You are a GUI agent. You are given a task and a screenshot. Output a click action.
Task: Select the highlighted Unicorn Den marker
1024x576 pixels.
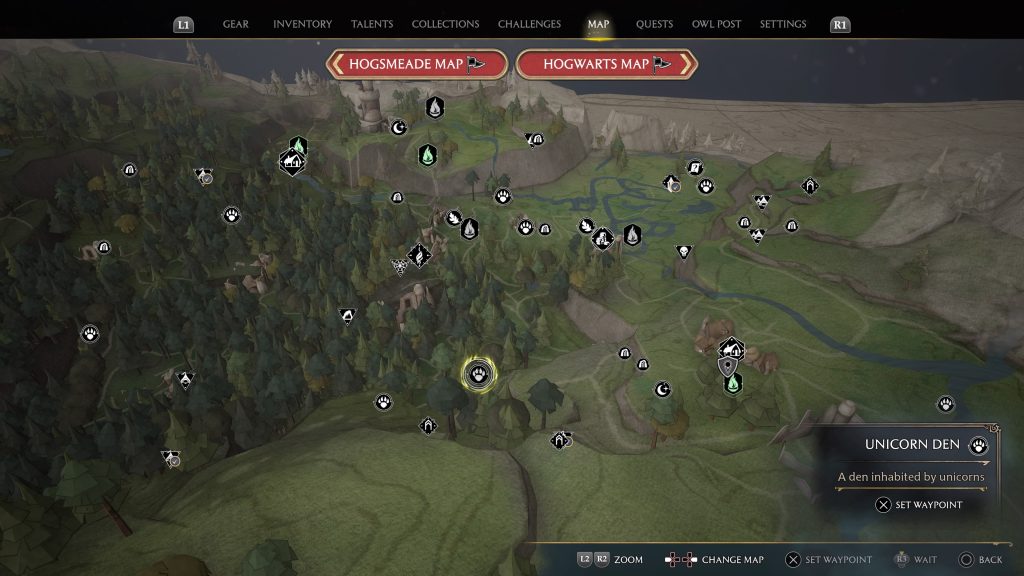tap(477, 374)
